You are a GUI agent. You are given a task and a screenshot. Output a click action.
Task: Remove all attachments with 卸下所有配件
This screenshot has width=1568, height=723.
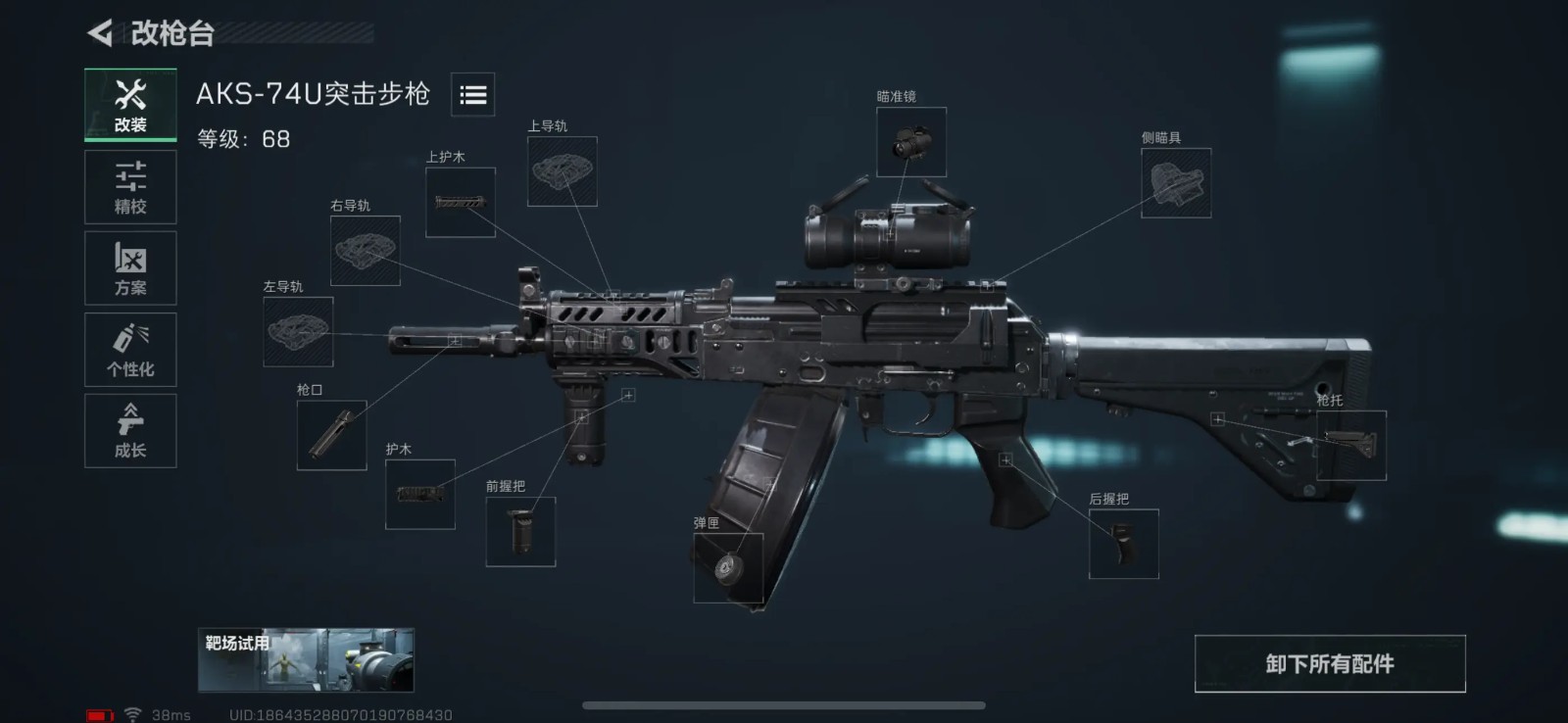[x=1329, y=664]
